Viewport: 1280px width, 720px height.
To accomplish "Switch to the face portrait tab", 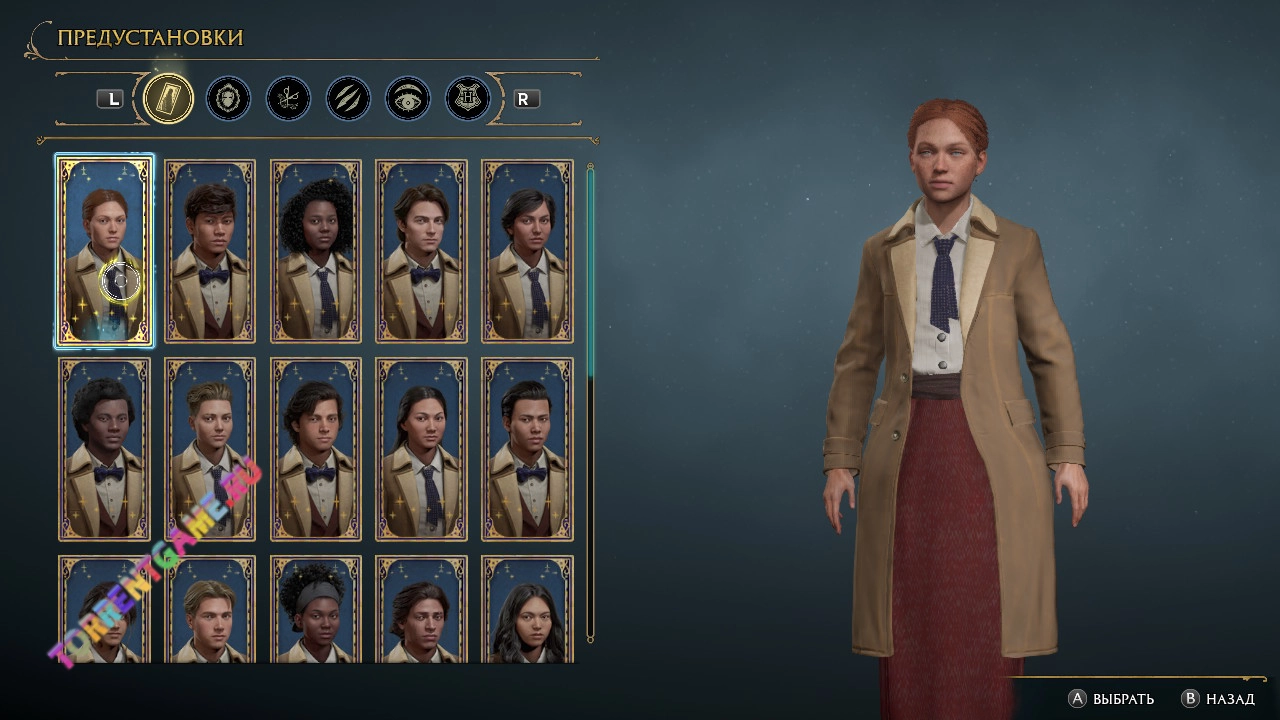I will pos(228,99).
